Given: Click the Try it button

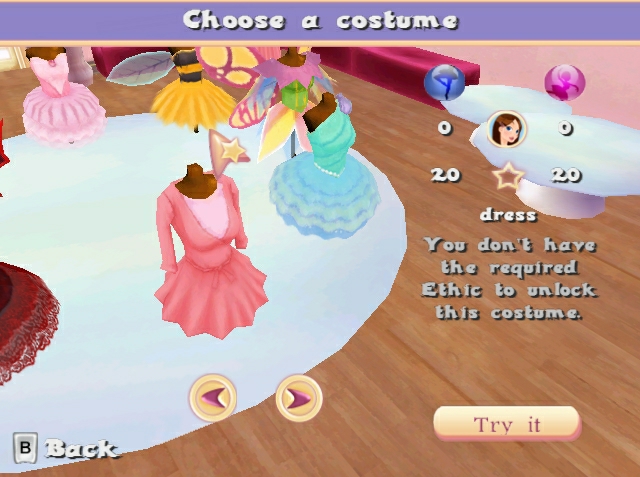Looking at the screenshot, I should pyautogui.click(x=506, y=424).
